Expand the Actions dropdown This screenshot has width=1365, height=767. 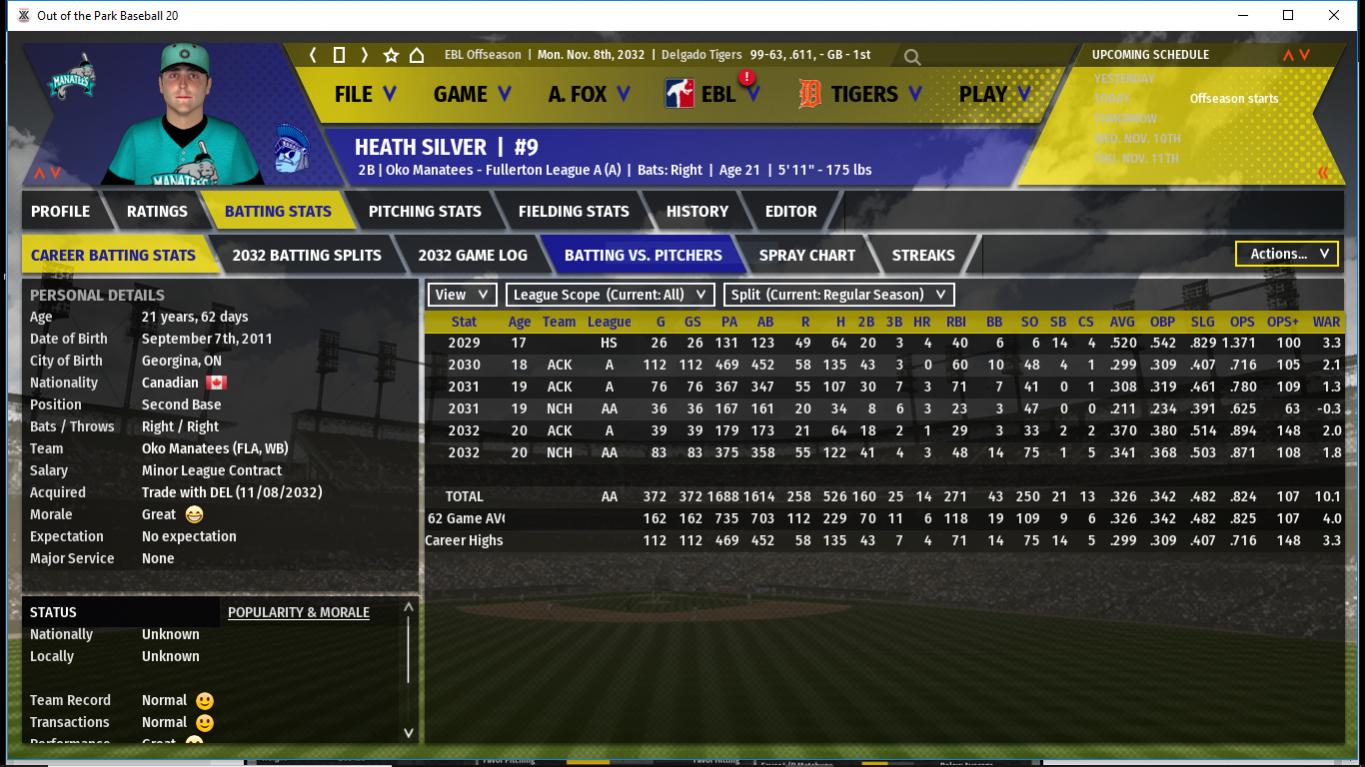pyautogui.click(x=1287, y=254)
